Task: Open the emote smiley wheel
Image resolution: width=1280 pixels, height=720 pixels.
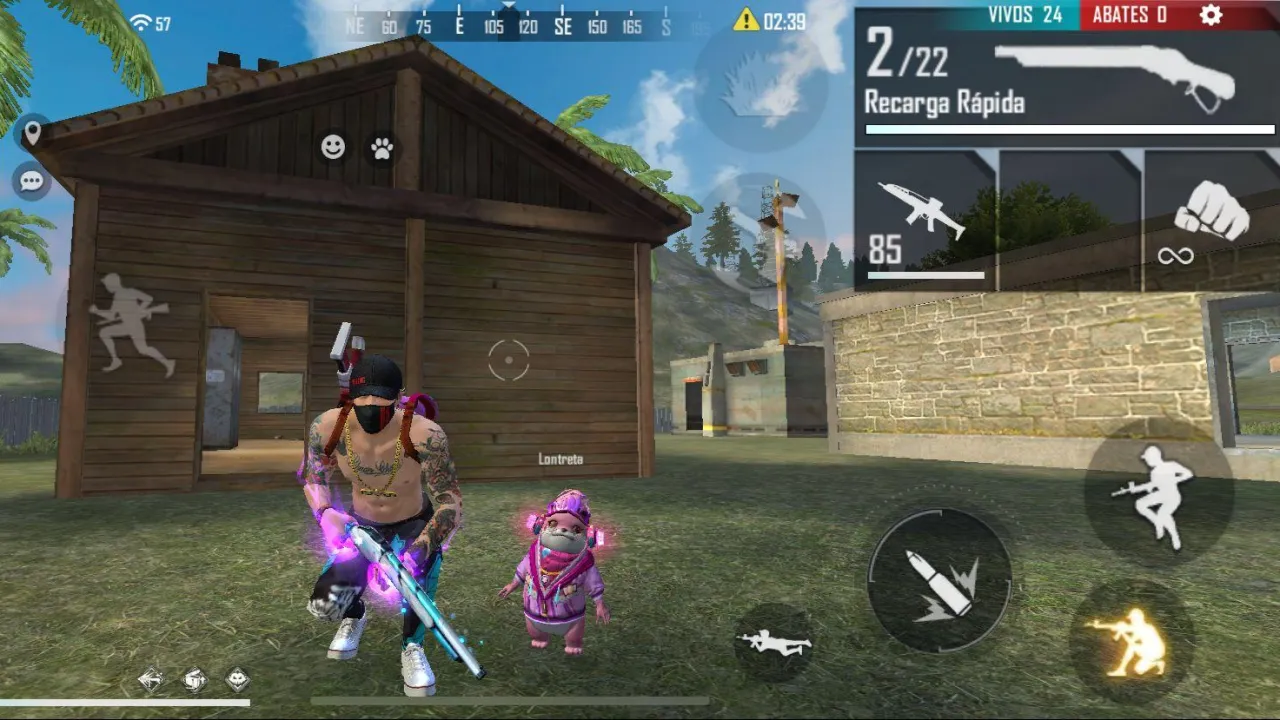Action: tap(333, 147)
